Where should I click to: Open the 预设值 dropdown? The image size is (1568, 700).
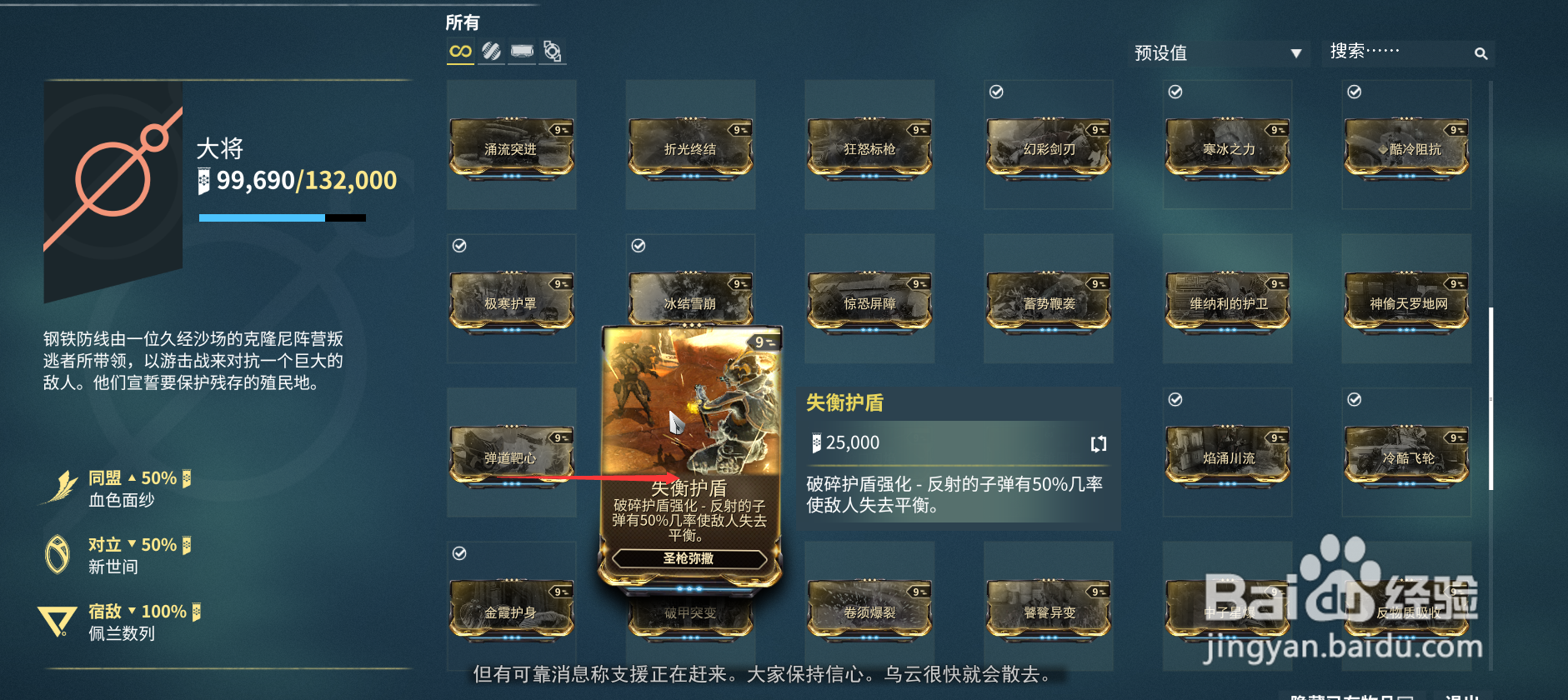(x=1217, y=52)
